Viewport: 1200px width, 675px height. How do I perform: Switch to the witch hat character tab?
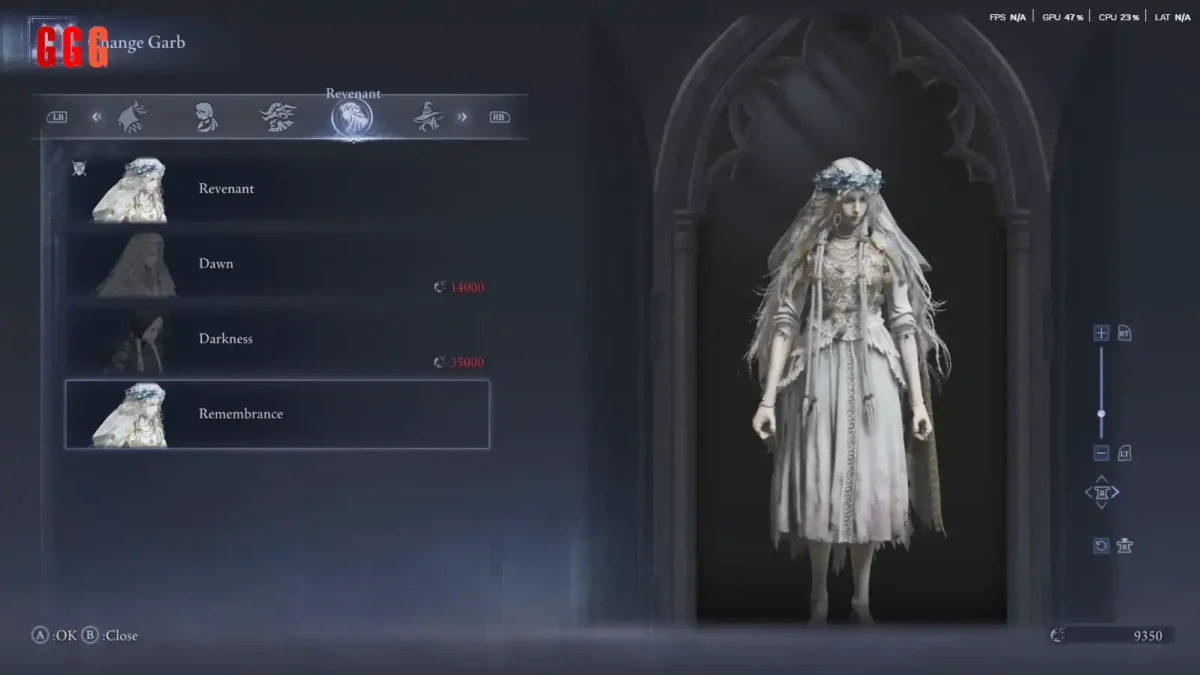428,117
